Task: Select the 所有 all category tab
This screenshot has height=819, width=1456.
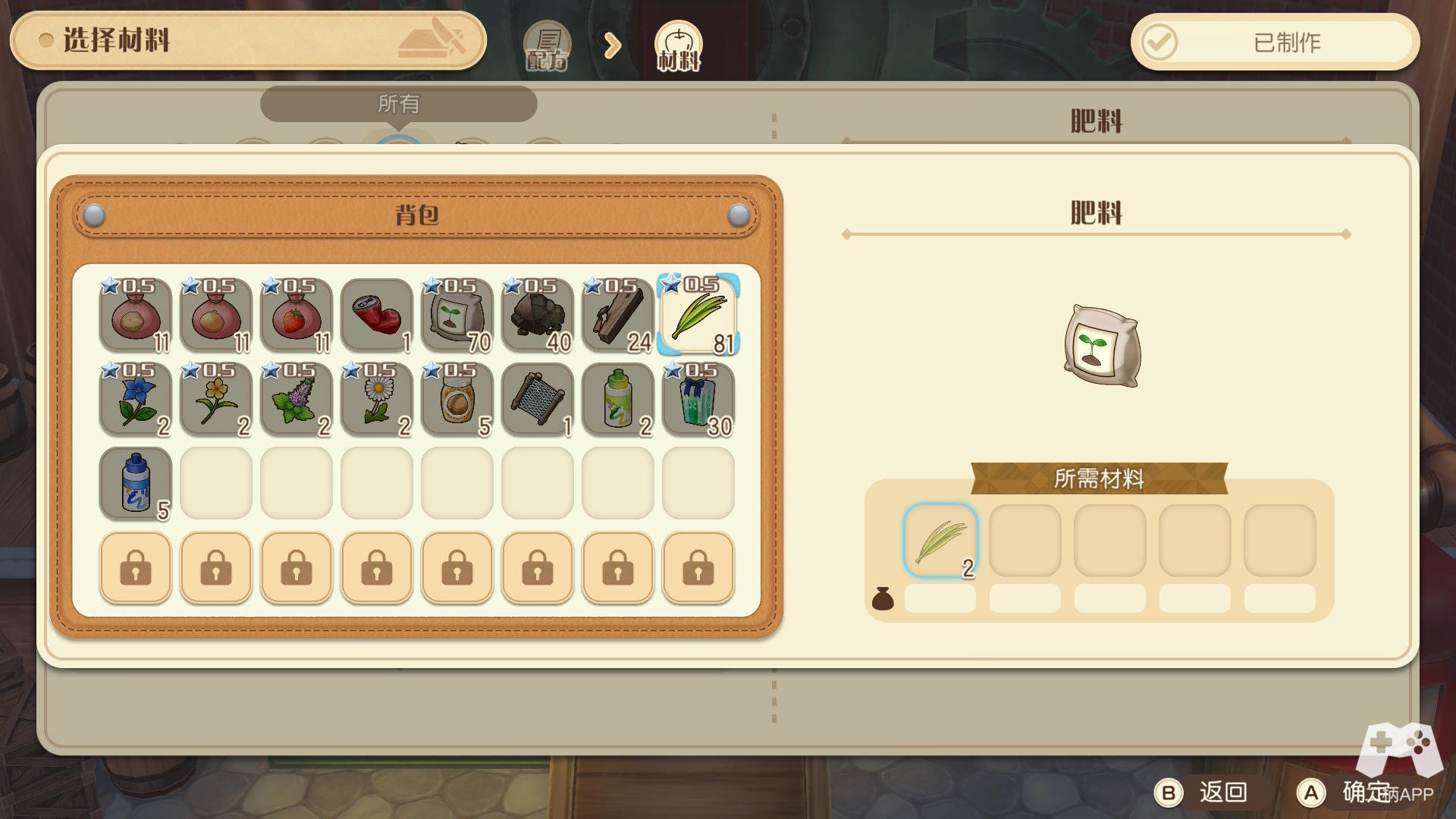Action: click(398, 104)
